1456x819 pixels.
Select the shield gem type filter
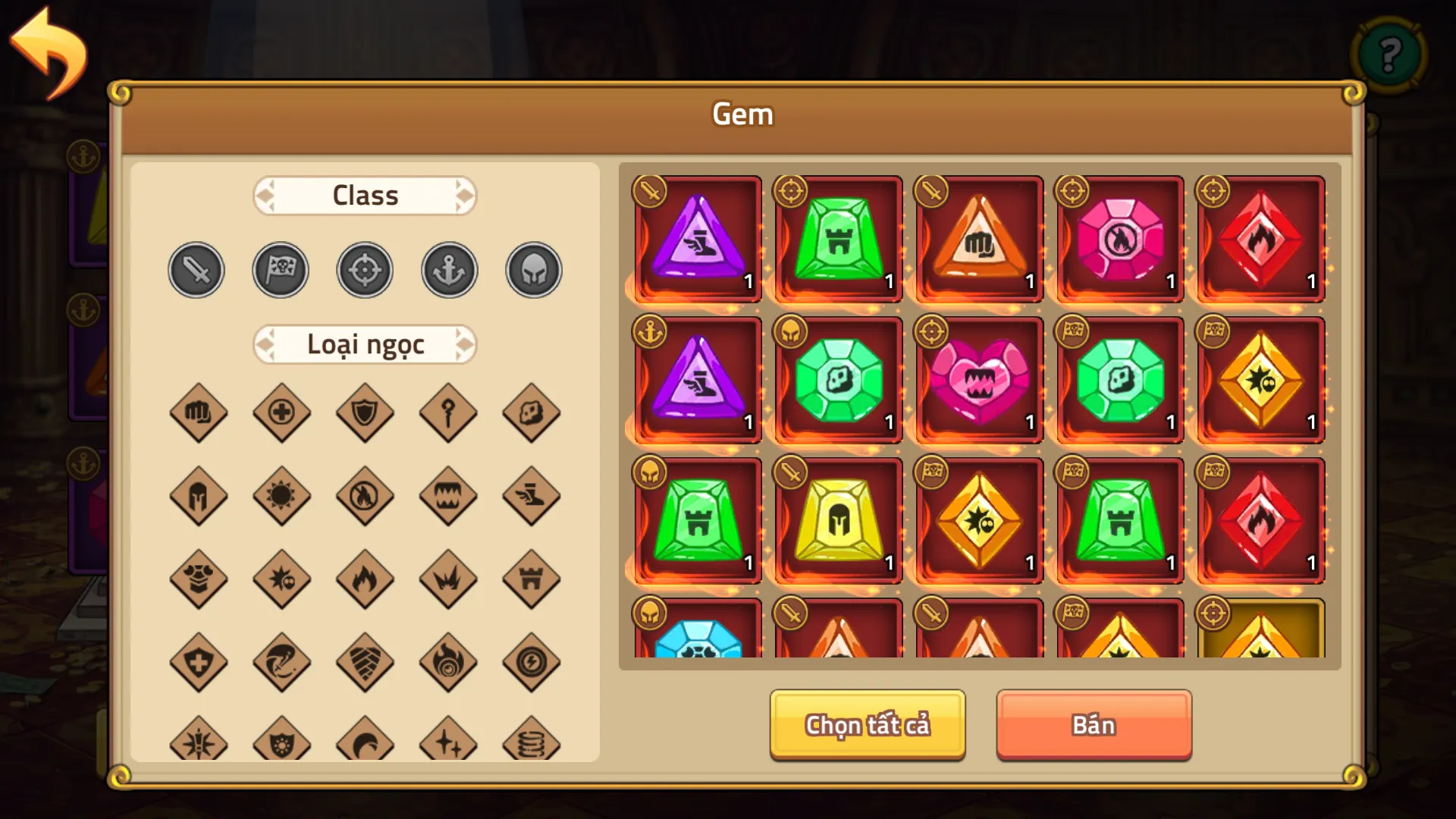click(x=365, y=413)
